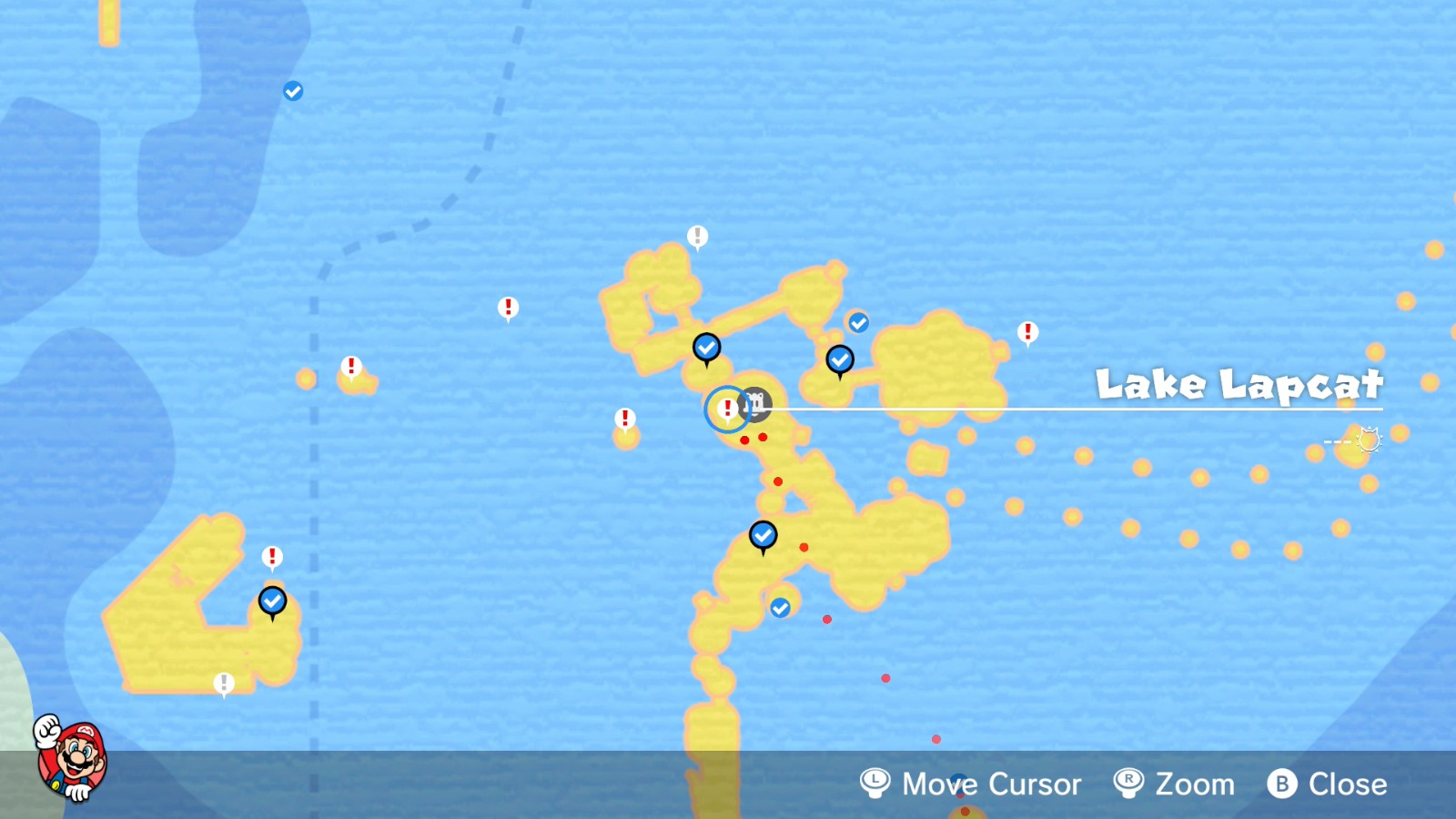Select the lighthouse icon beside the cursor

point(756,403)
